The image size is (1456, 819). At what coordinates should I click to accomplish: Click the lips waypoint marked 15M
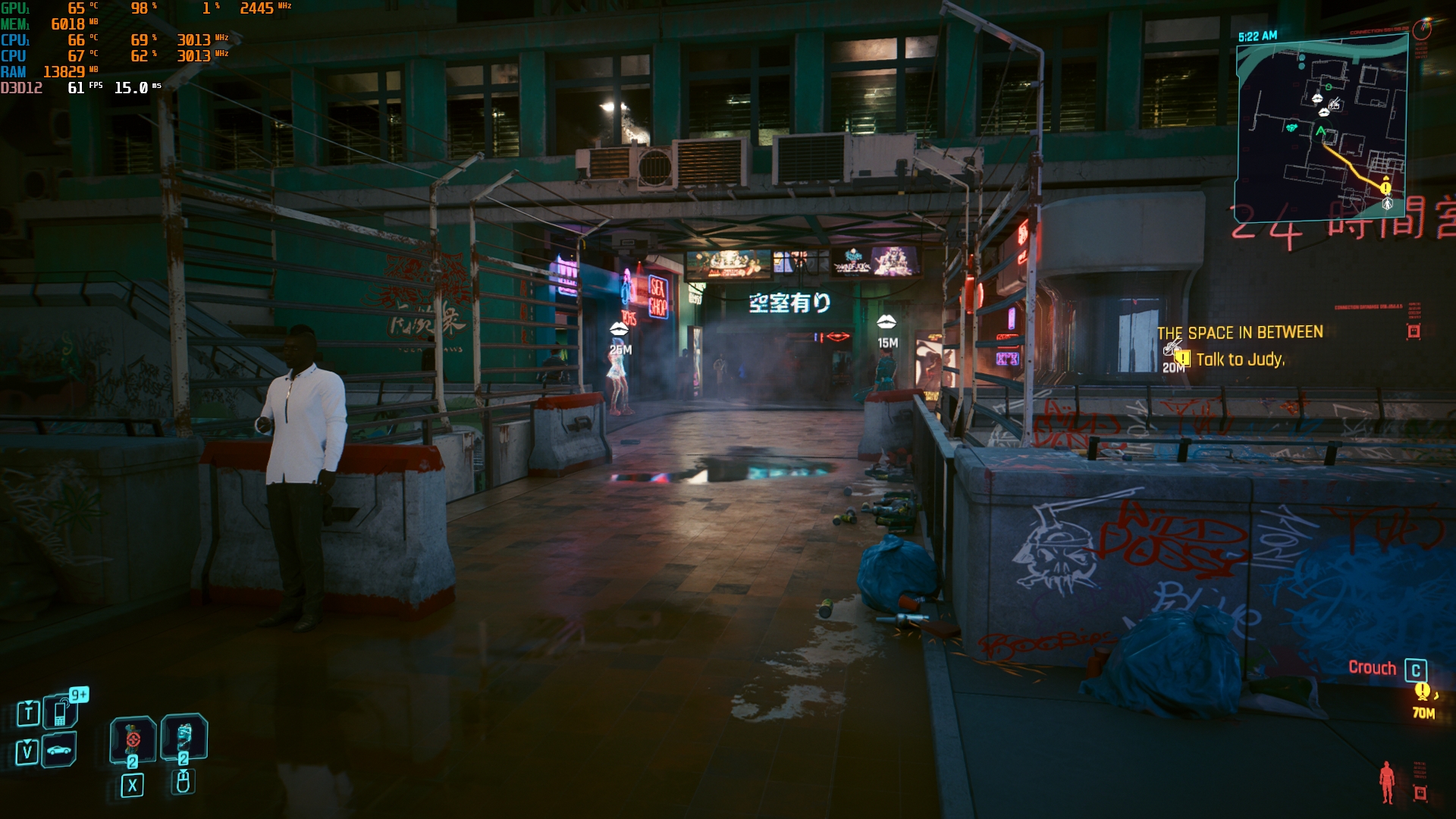click(886, 323)
